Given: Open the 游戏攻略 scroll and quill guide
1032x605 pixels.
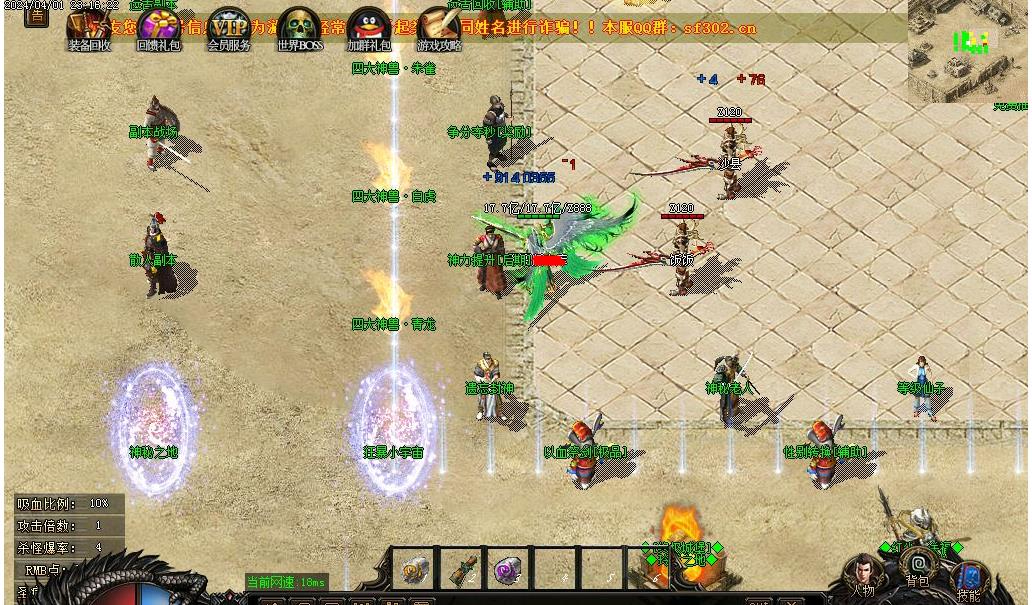Looking at the screenshot, I should (439, 28).
